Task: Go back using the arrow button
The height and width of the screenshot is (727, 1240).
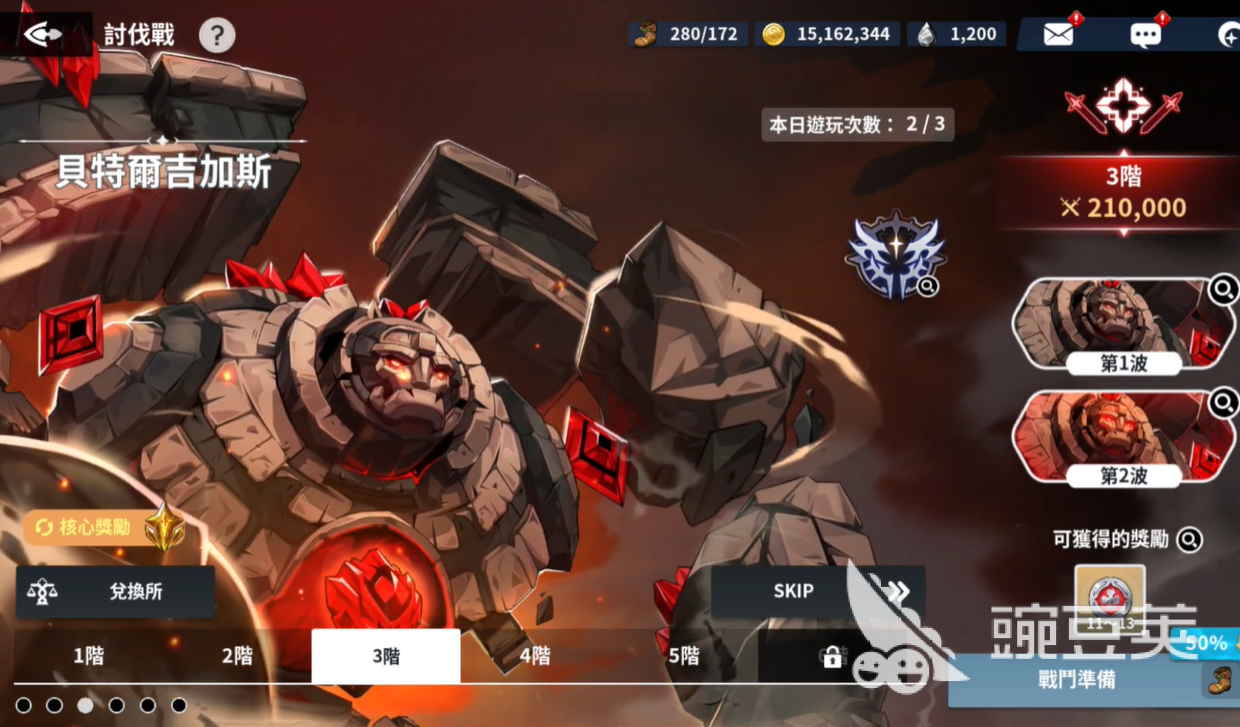Action: pyautogui.click(x=43, y=35)
